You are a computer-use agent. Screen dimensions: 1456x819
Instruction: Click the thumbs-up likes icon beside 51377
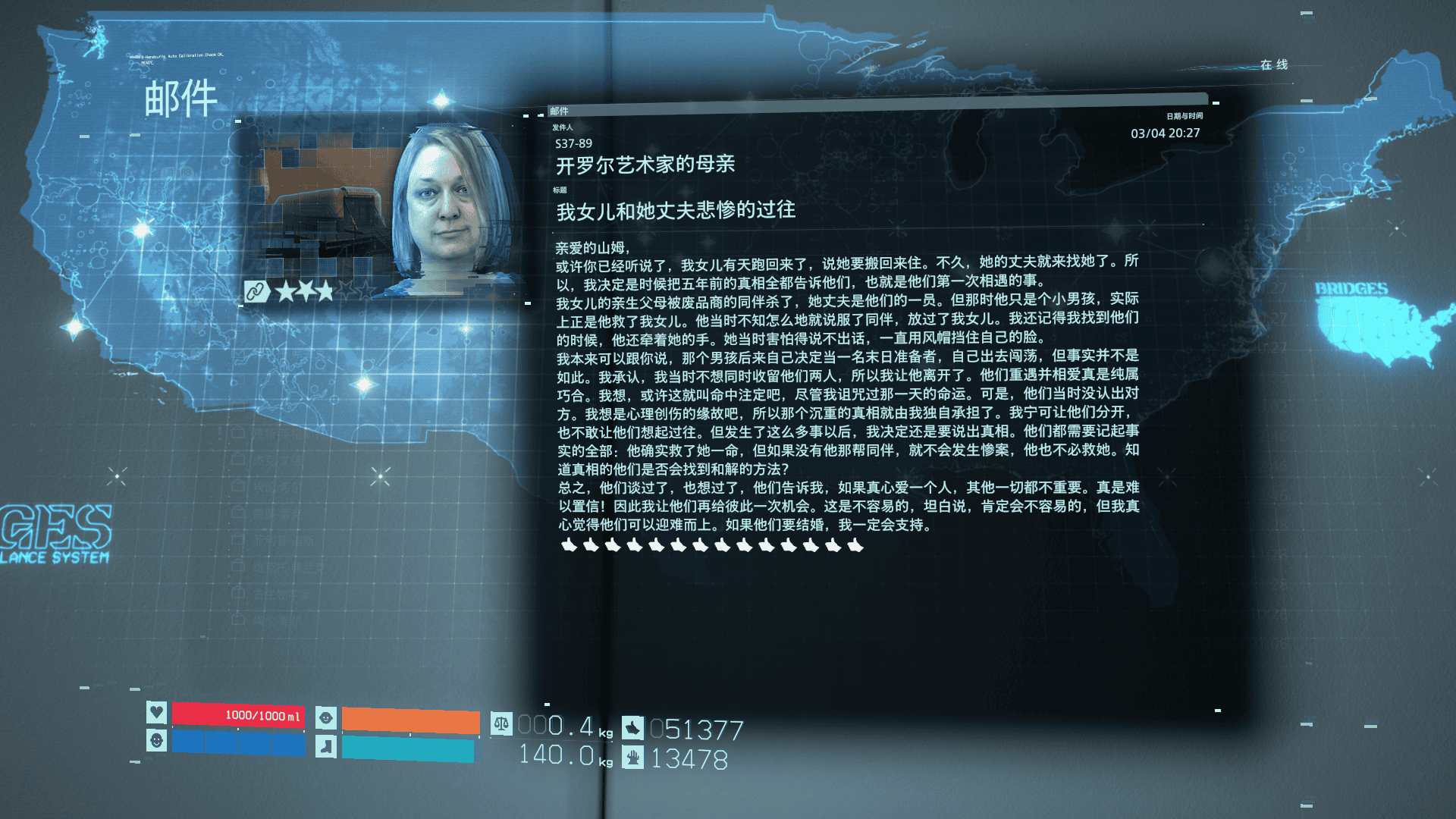pos(634,727)
